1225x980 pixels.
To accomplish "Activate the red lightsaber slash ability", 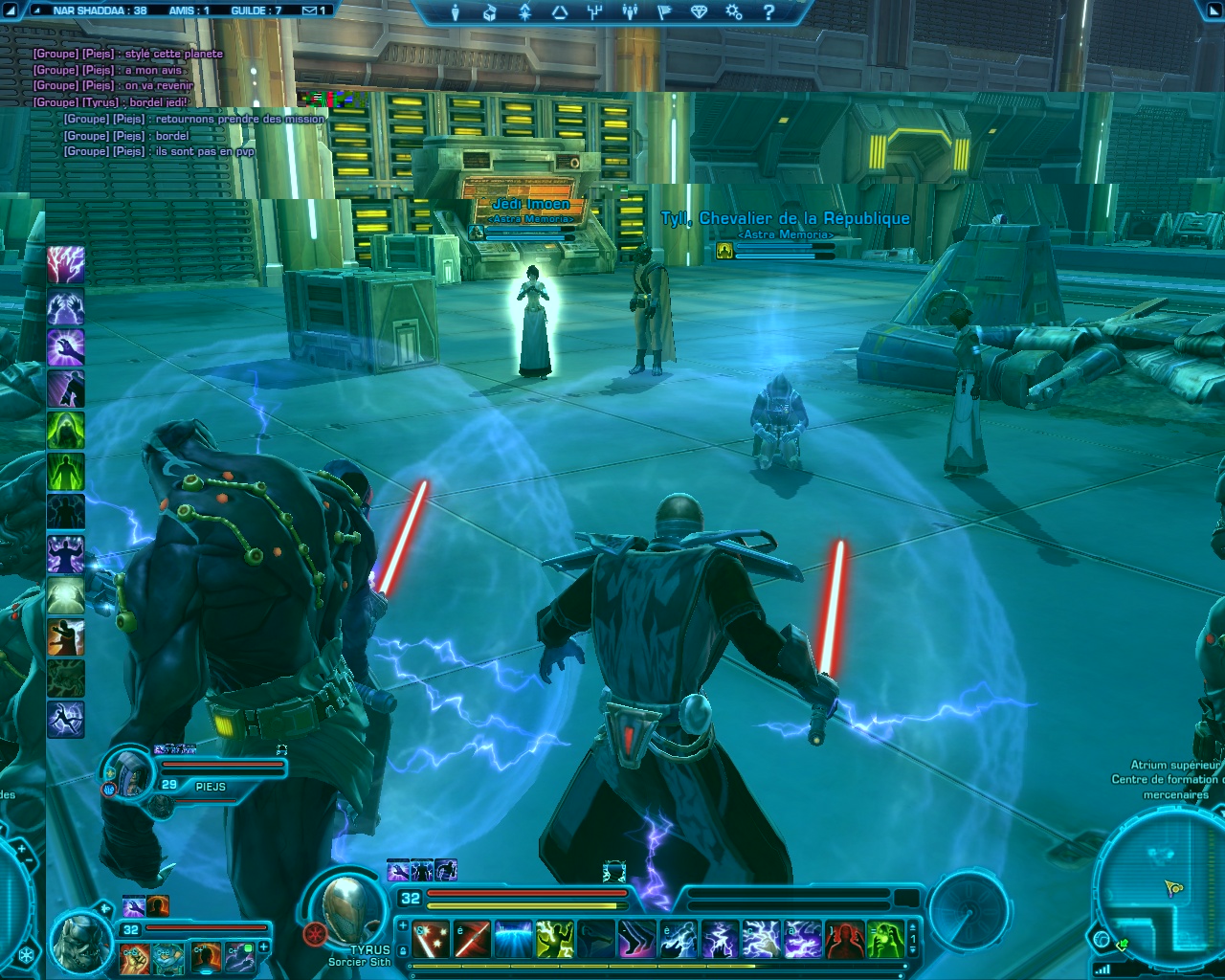I will point(471,939).
